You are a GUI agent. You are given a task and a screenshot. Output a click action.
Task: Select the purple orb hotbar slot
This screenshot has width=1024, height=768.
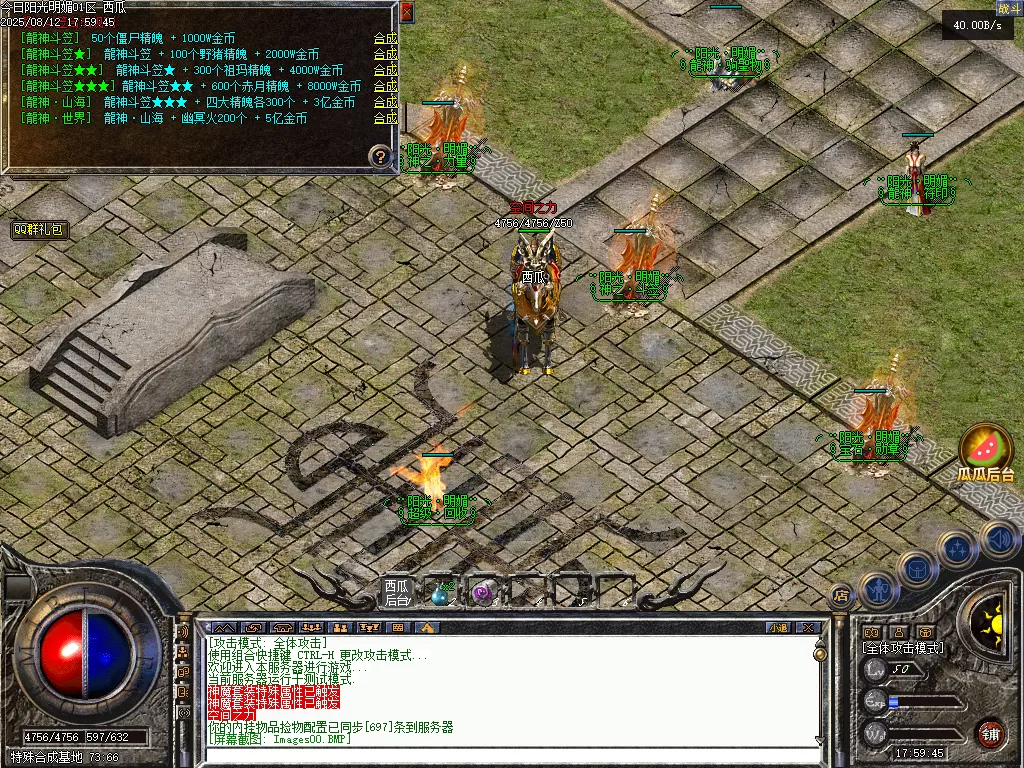click(482, 594)
